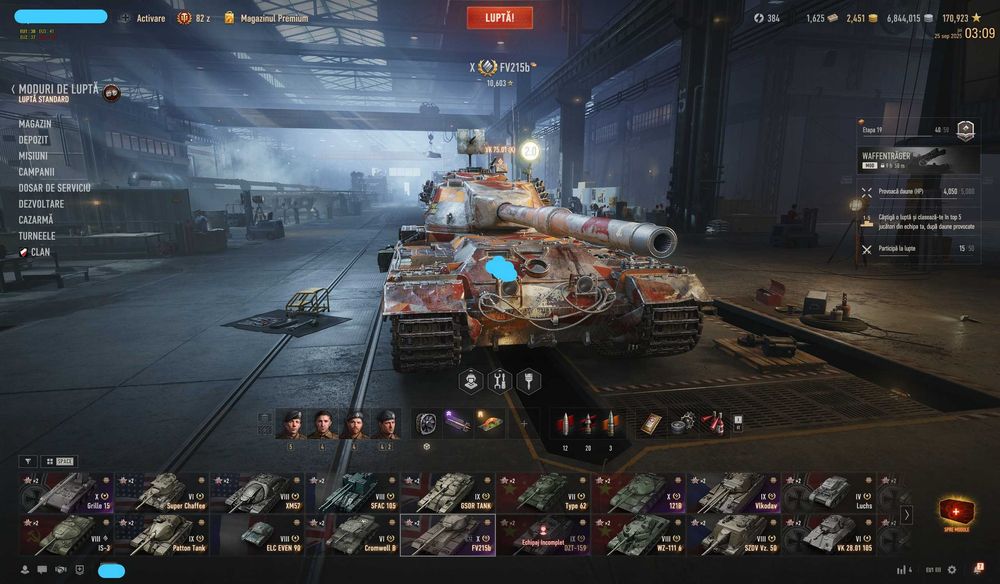Go to DEPOZIT in the side menu
This screenshot has width=1000, height=584.
click(x=33, y=140)
